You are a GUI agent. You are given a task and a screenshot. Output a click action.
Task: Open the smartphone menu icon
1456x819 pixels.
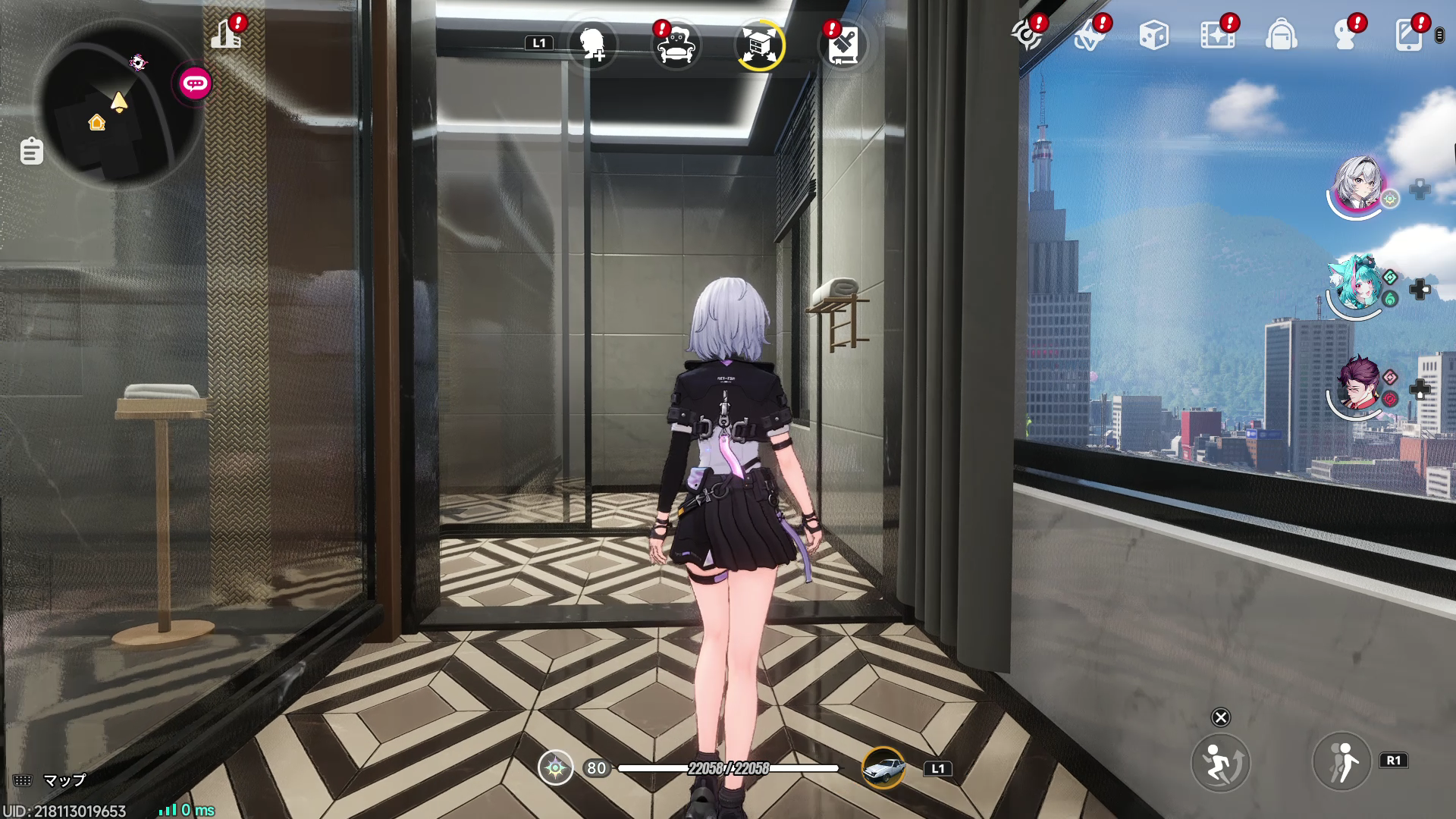[x=1409, y=33]
